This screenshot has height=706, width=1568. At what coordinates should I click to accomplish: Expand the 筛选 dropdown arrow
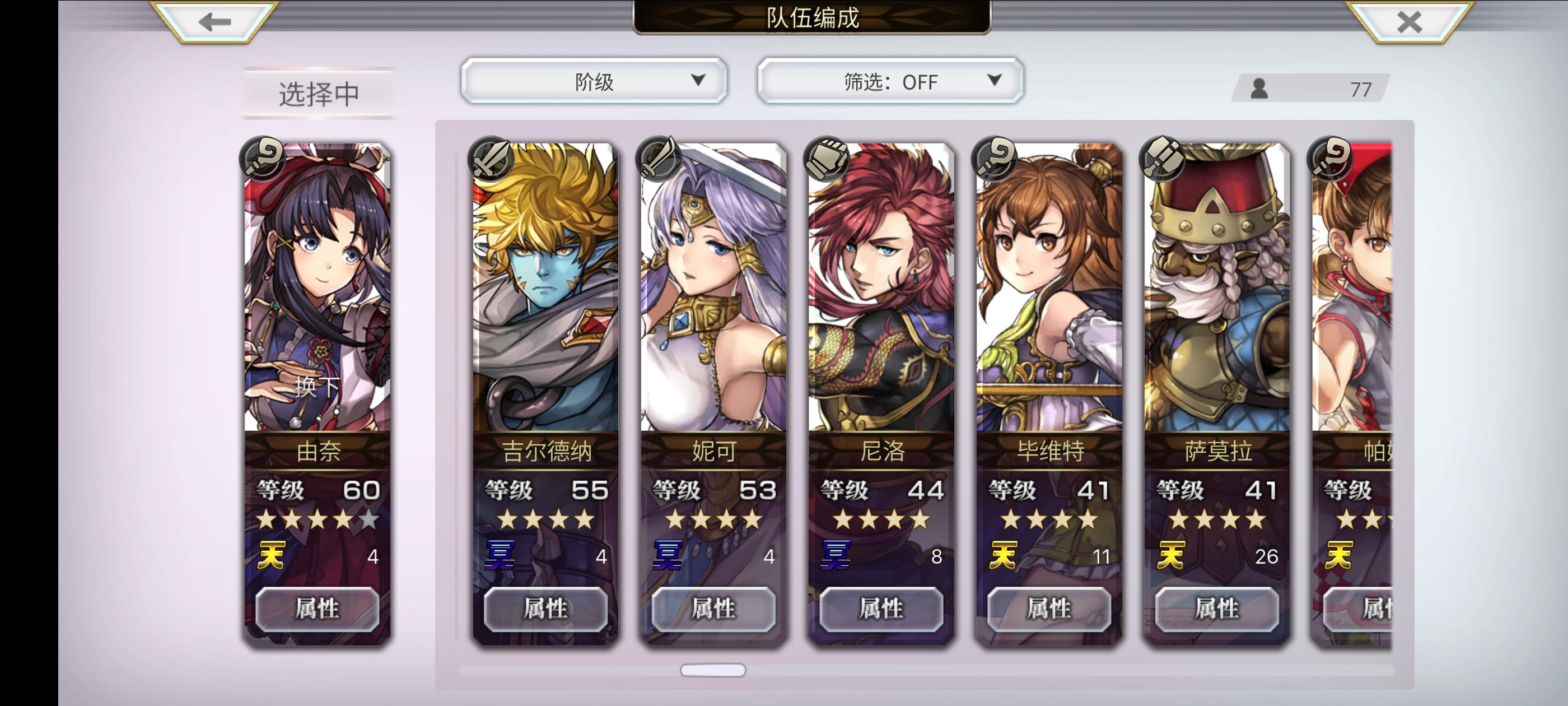click(994, 81)
